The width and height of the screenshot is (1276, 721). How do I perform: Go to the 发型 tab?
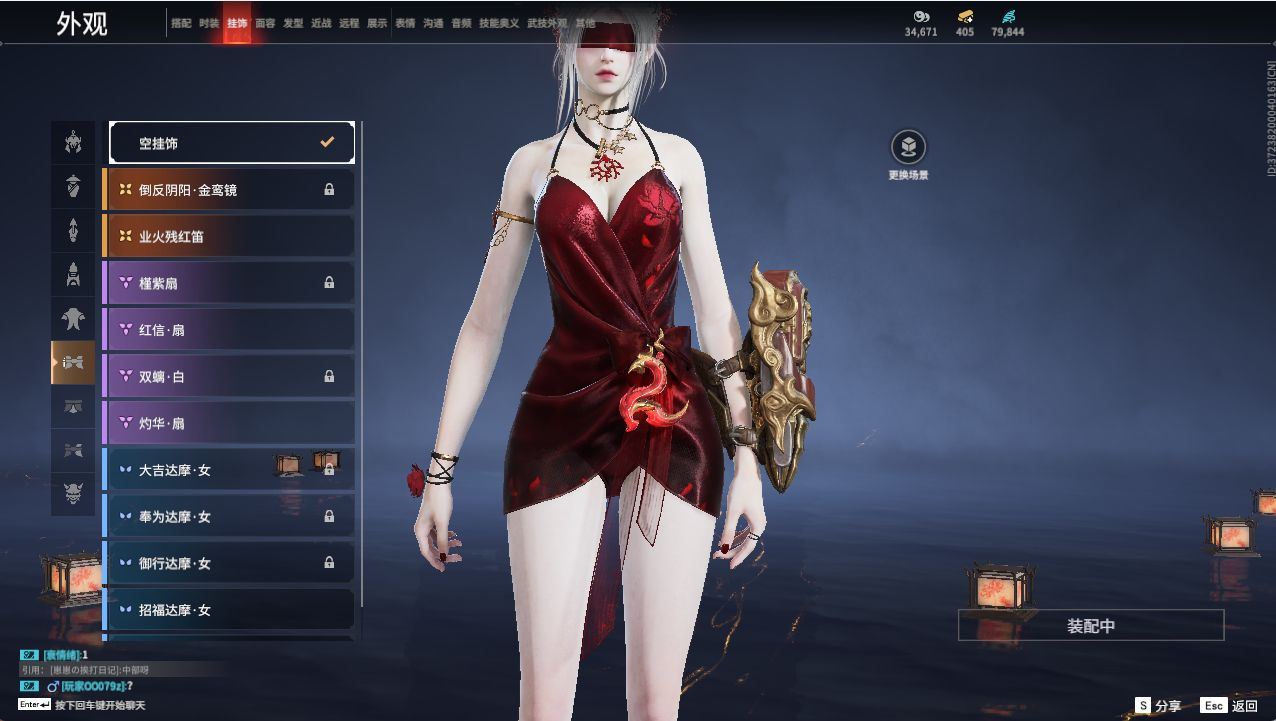tap(293, 23)
